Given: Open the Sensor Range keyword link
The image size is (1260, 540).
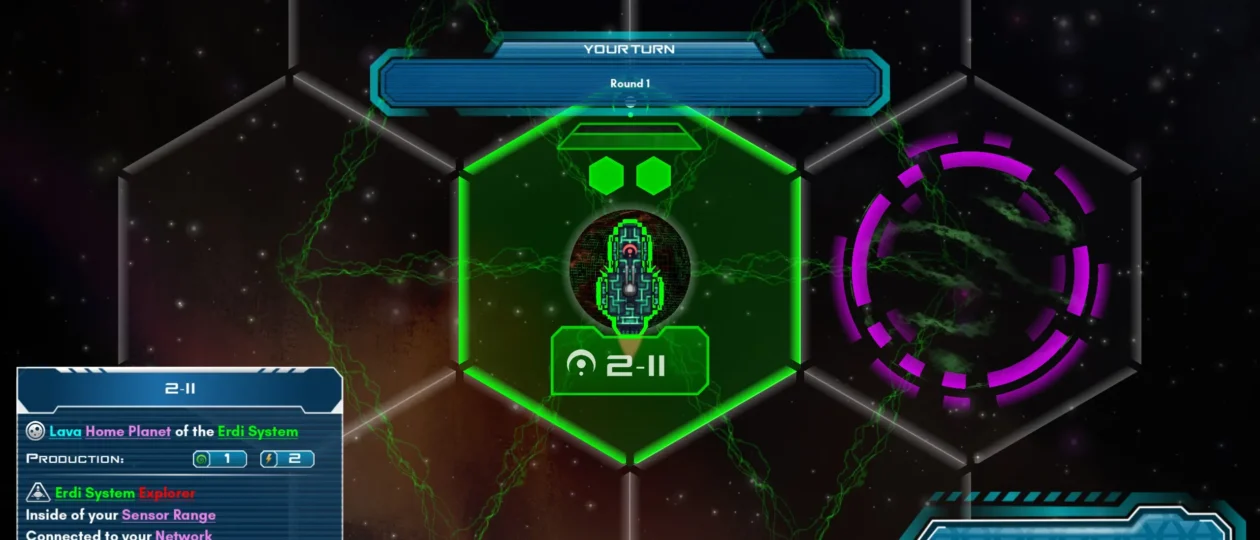Looking at the screenshot, I should tap(169, 515).
